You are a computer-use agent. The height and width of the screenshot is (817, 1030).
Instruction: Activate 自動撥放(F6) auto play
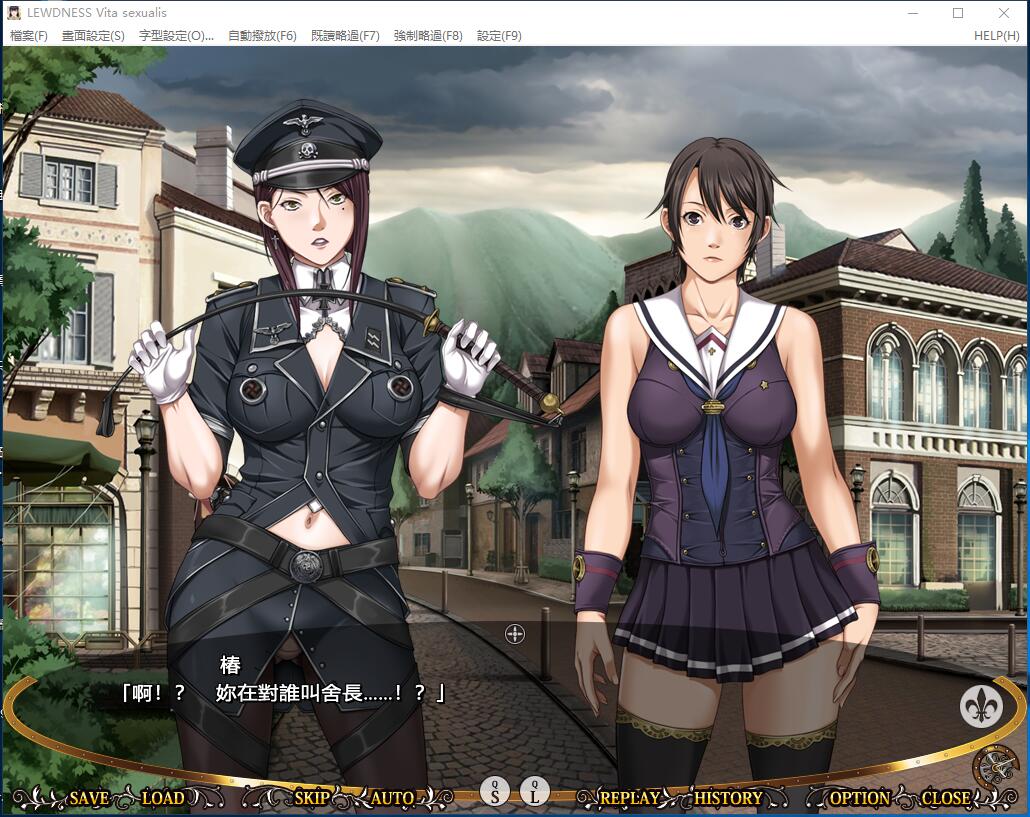262,36
